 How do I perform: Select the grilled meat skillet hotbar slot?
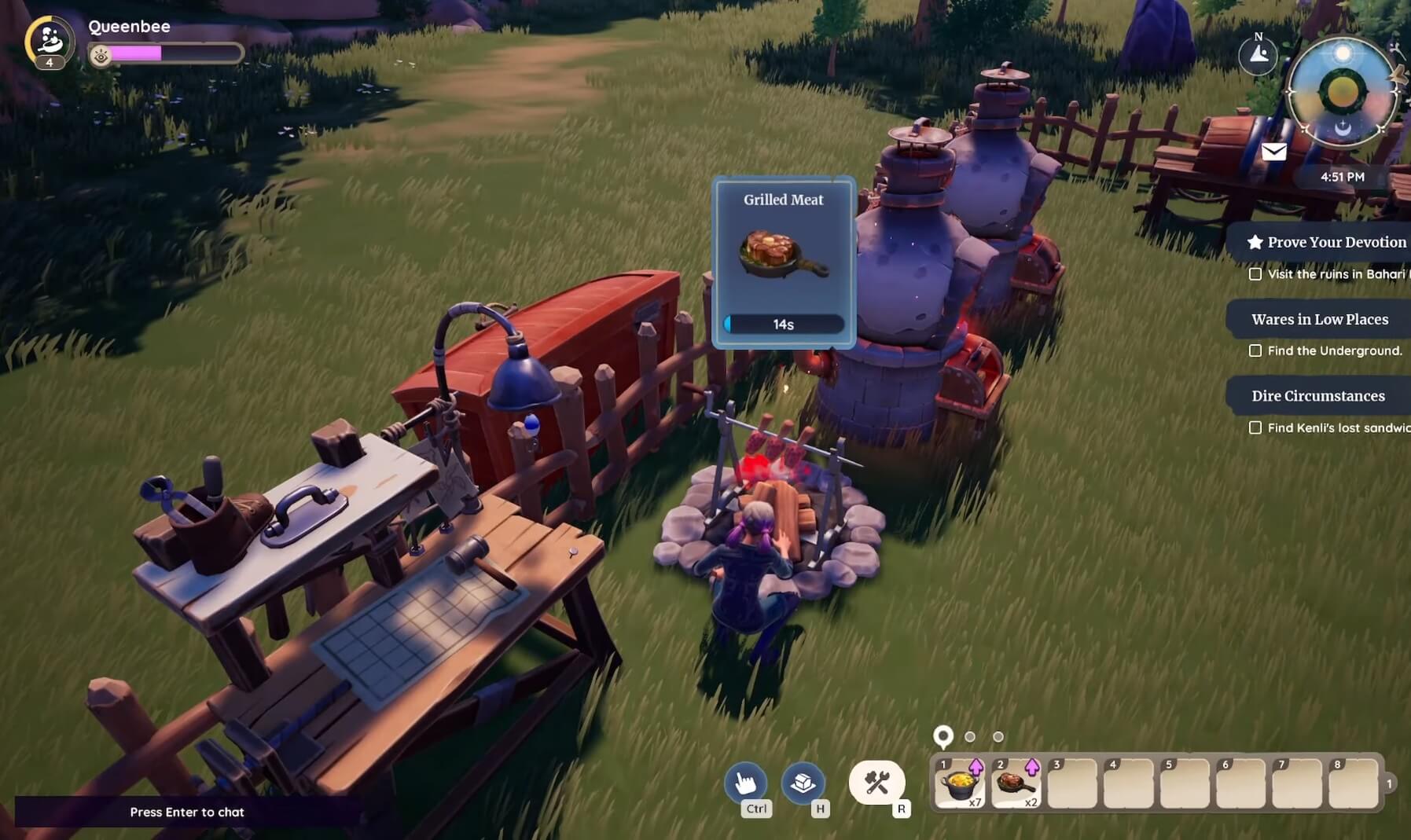tap(1016, 783)
